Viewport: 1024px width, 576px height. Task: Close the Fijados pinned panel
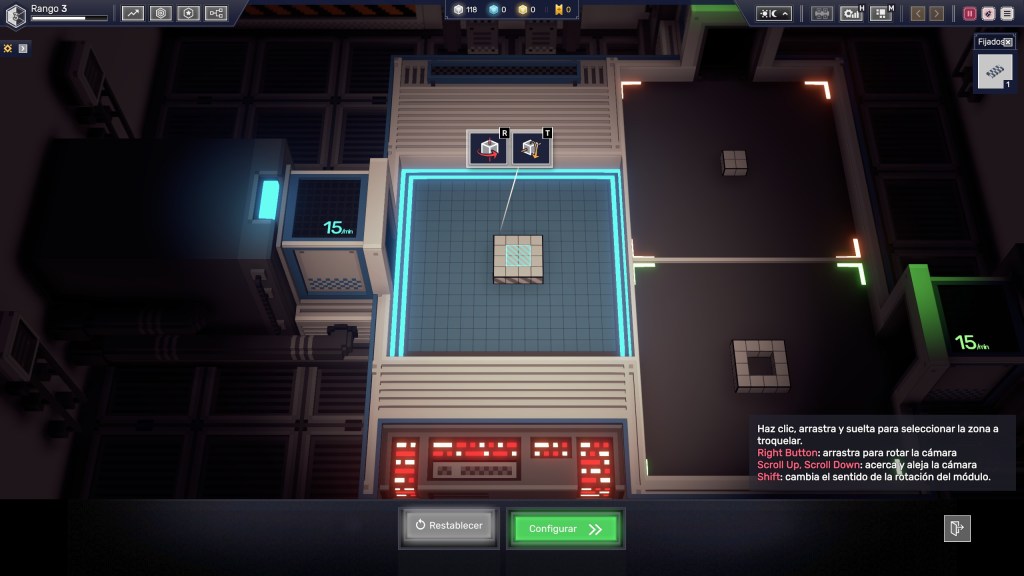click(x=1007, y=43)
